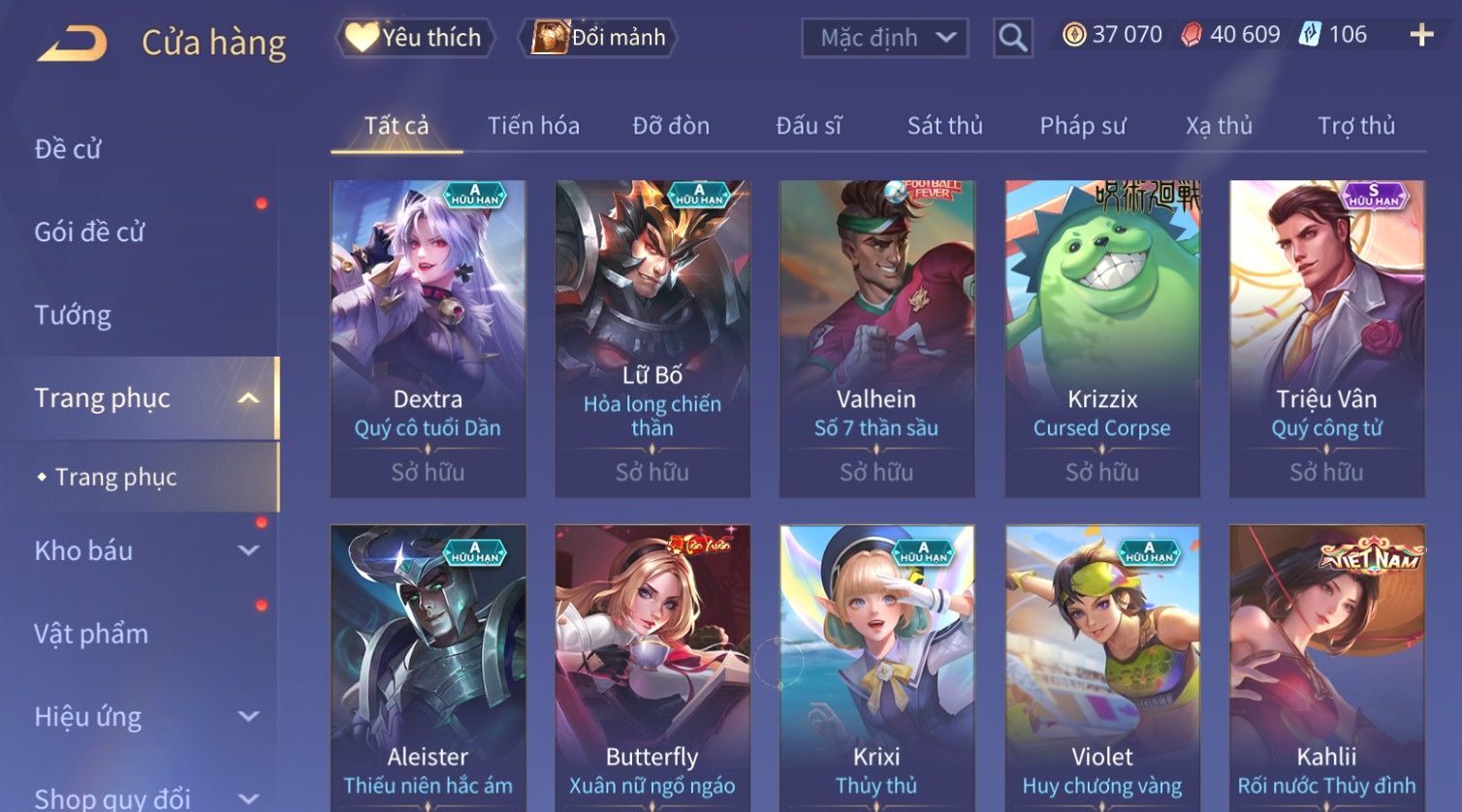Select the Sát thủ category tab
The image size is (1462, 812).
coord(944,126)
